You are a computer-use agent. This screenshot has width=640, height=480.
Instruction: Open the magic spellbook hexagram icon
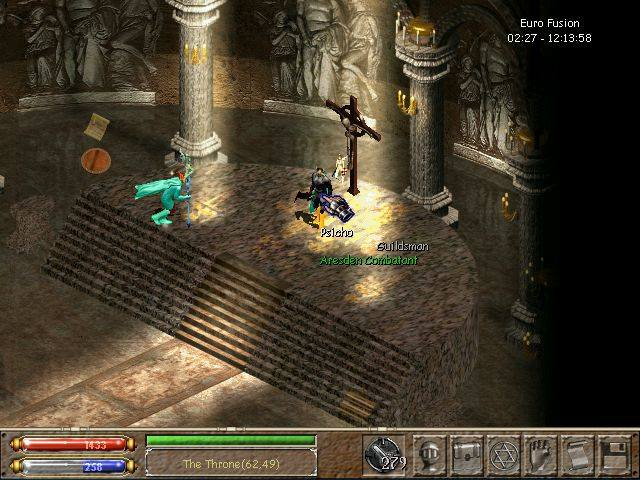coord(504,455)
